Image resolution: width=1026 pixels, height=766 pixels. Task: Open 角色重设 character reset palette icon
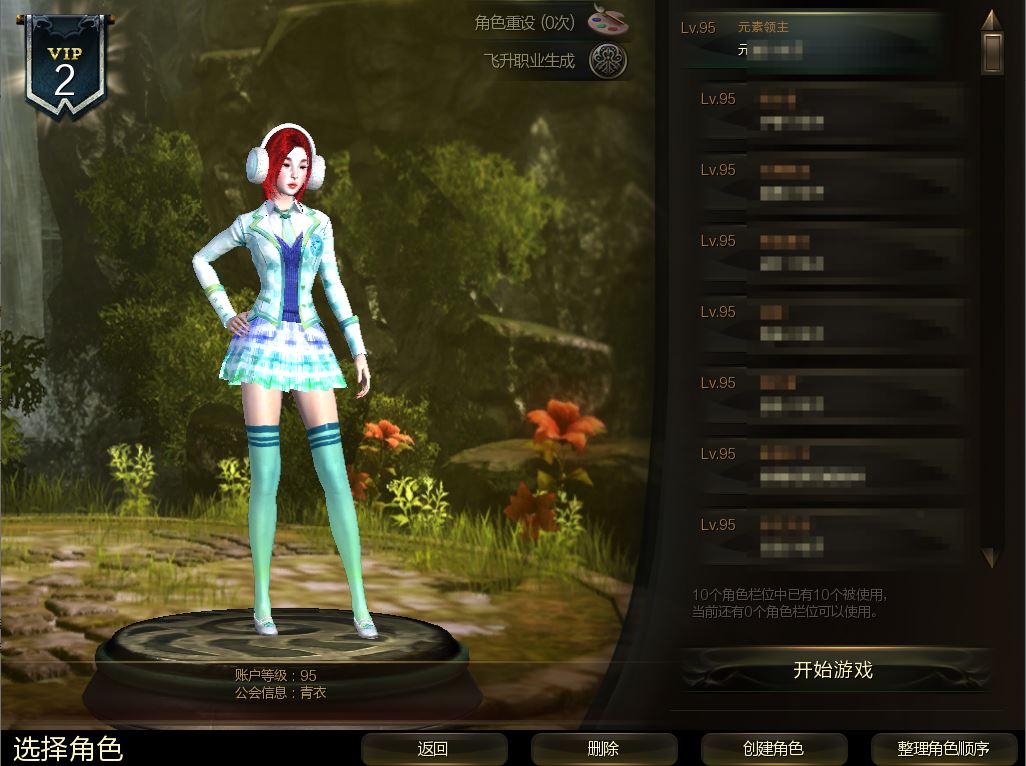[607, 22]
